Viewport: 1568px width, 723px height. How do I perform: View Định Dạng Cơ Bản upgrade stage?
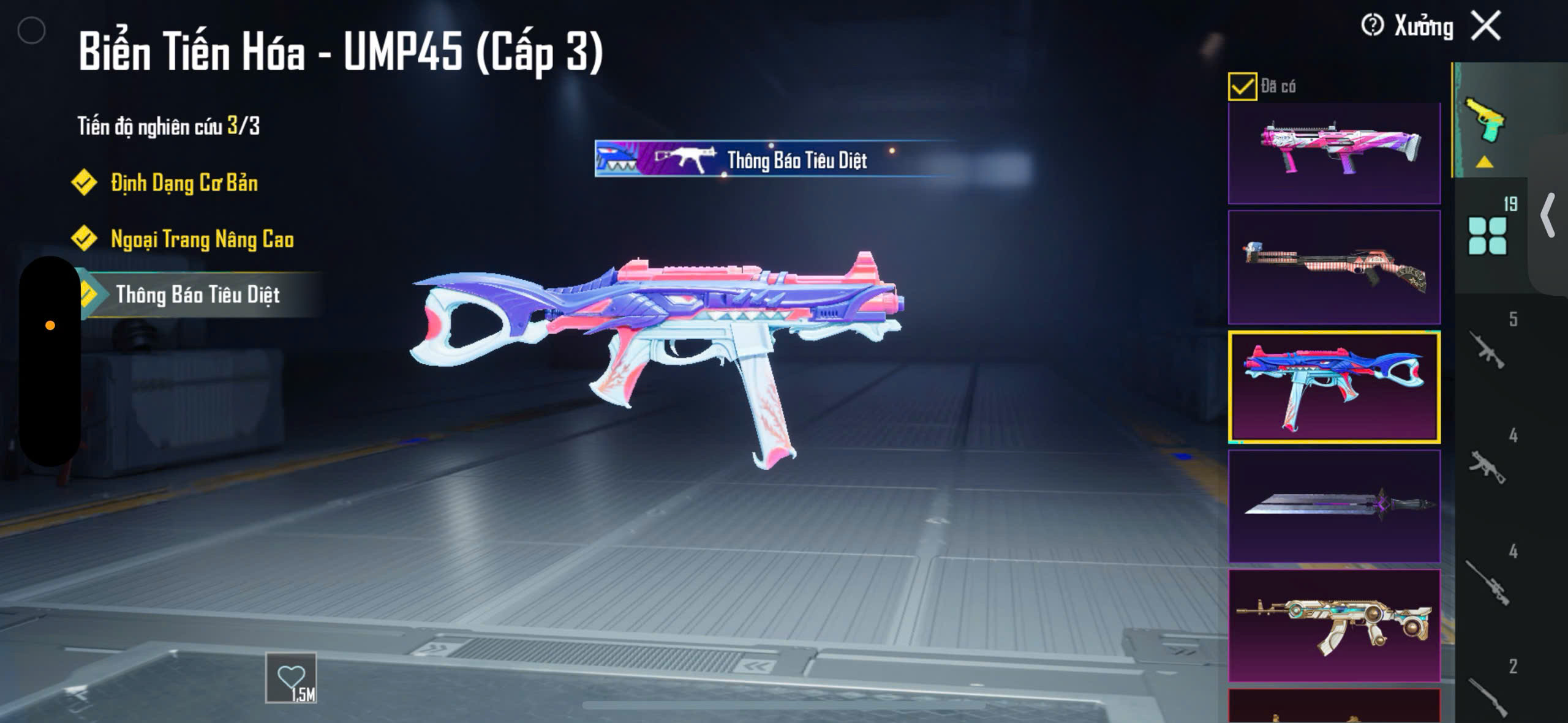(184, 183)
